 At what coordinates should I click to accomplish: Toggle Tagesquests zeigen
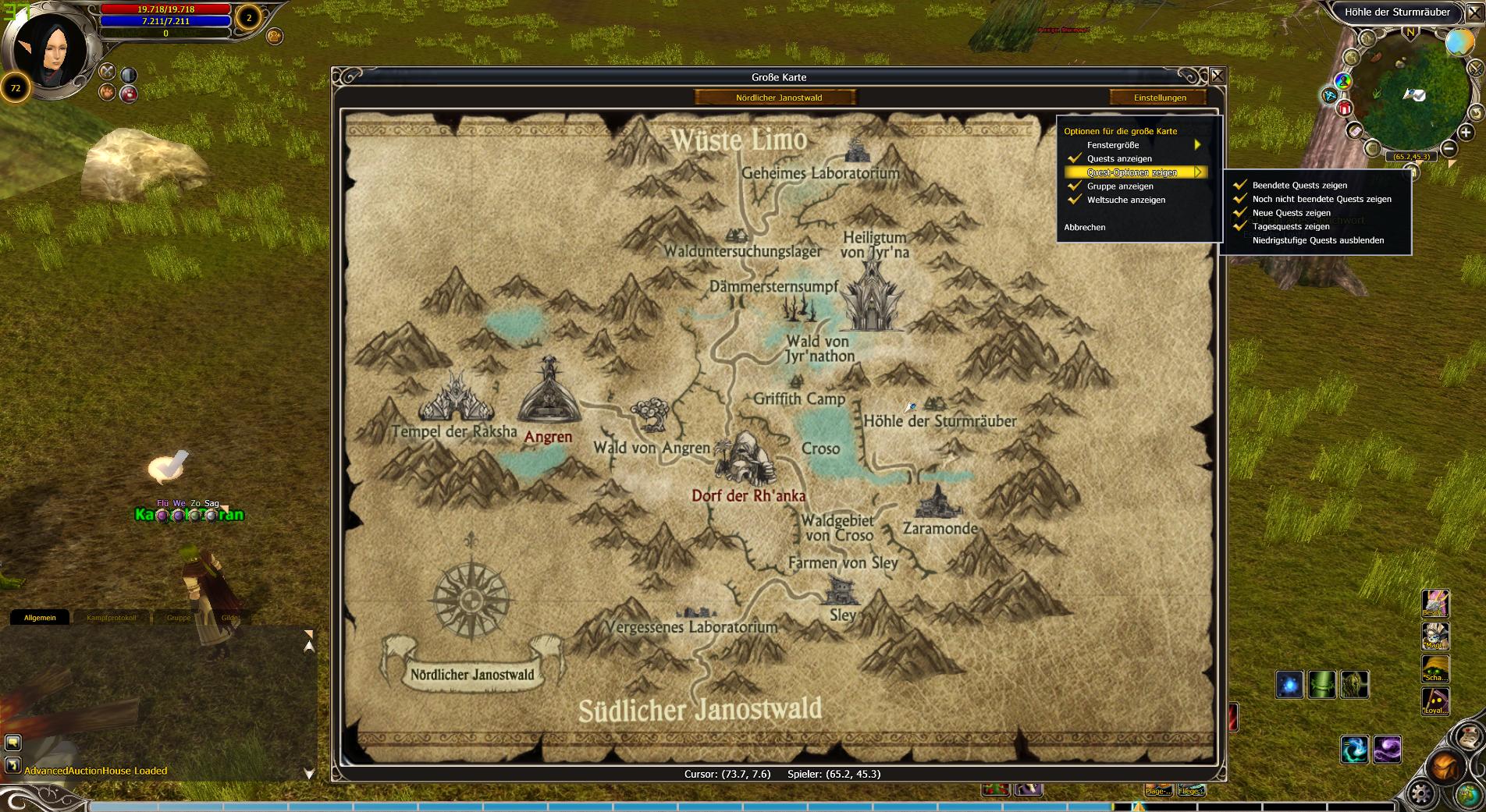tap(1290, 227)
